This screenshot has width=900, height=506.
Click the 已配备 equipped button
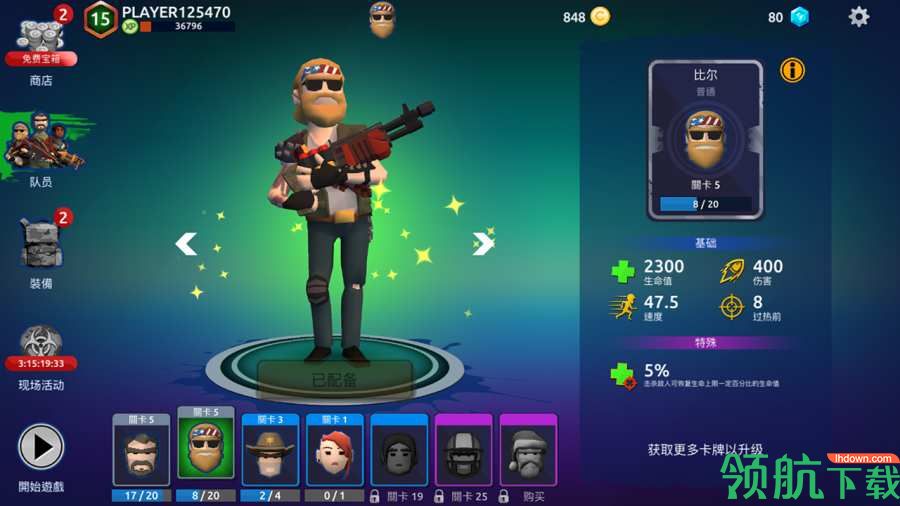[335, 380]
